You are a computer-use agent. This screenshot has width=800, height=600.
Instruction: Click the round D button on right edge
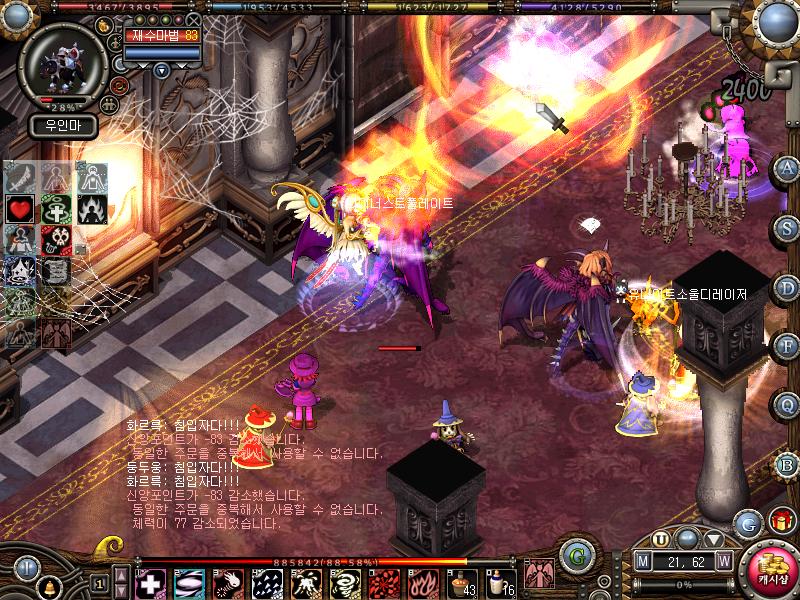click(788, 286)
